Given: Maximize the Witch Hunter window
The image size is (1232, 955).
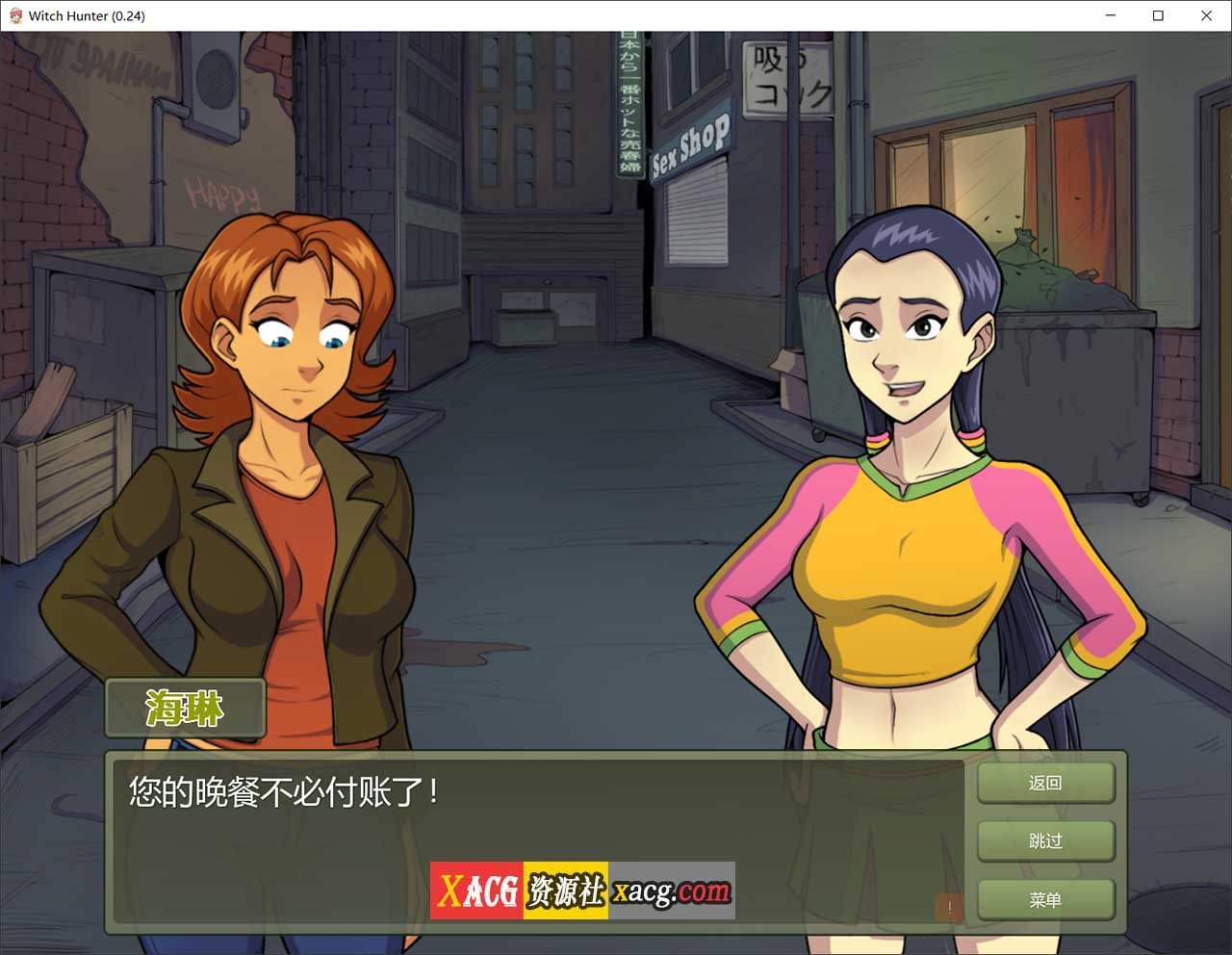Looking at the screenshot, I should coord(1158,15).
